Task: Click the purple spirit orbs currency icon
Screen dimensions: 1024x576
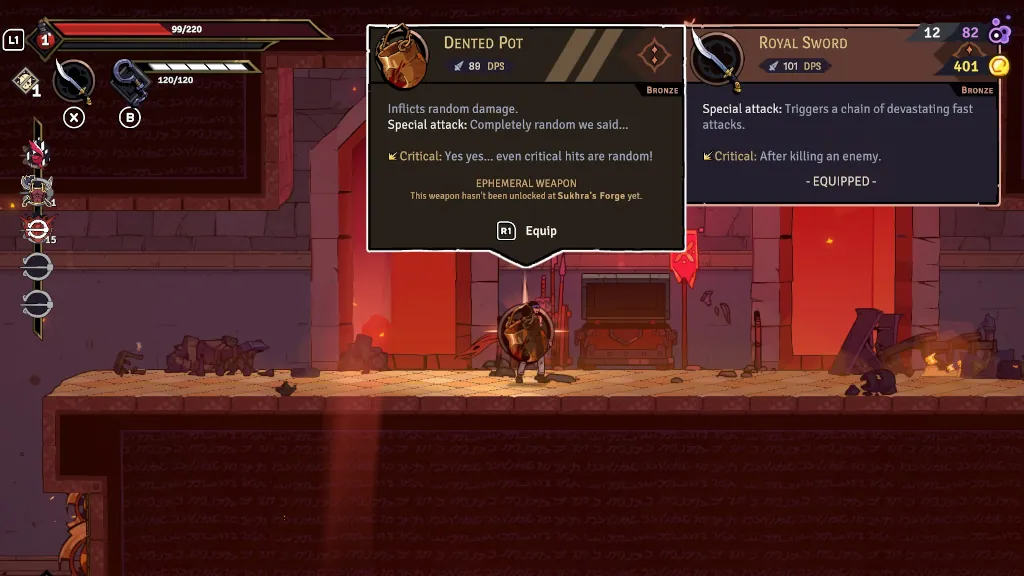Action: coord(998,33)
